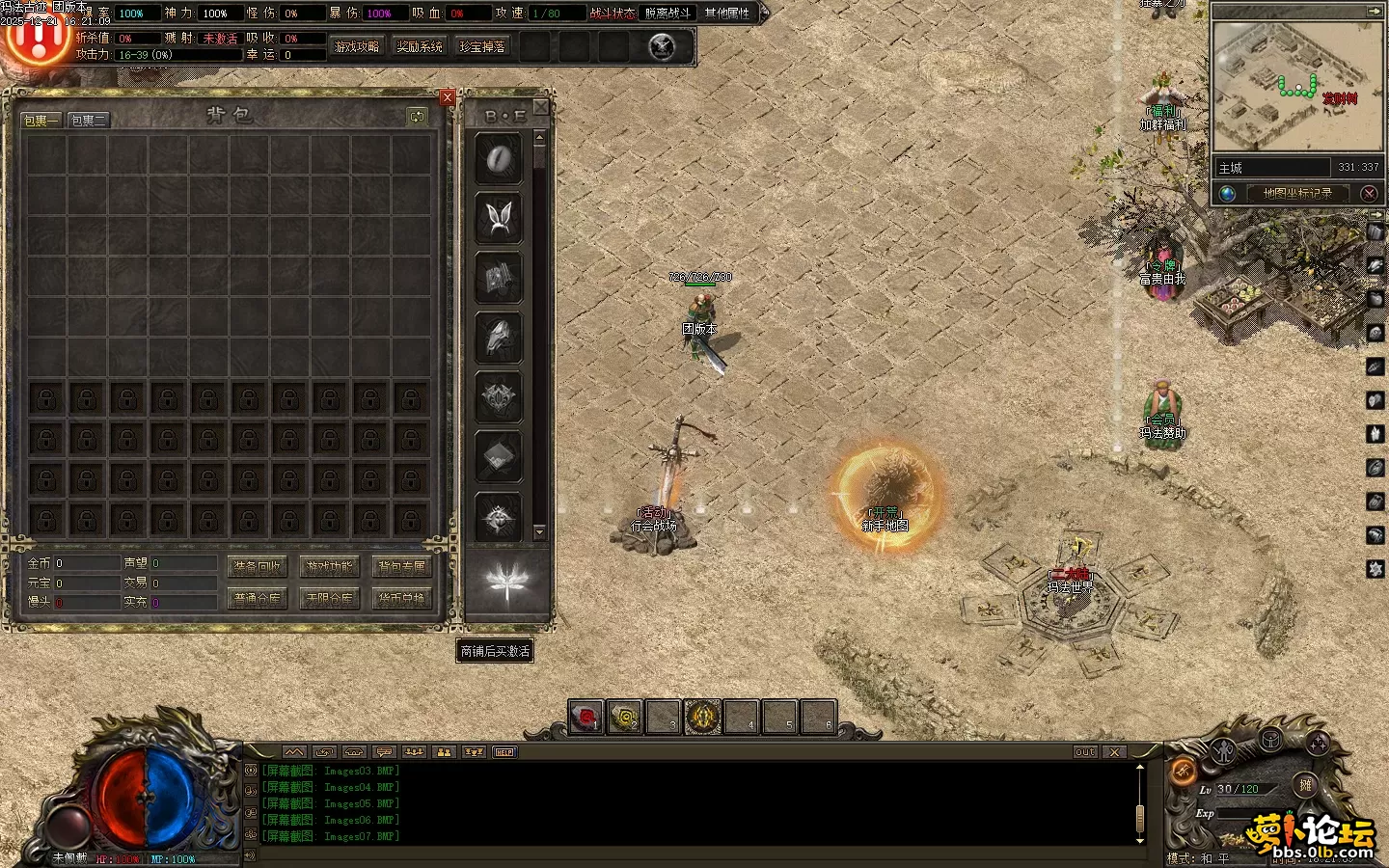This screenshot has height=868, width=1389.
Task: Click the red exclamation alert icon
Action: coord(37,39)
